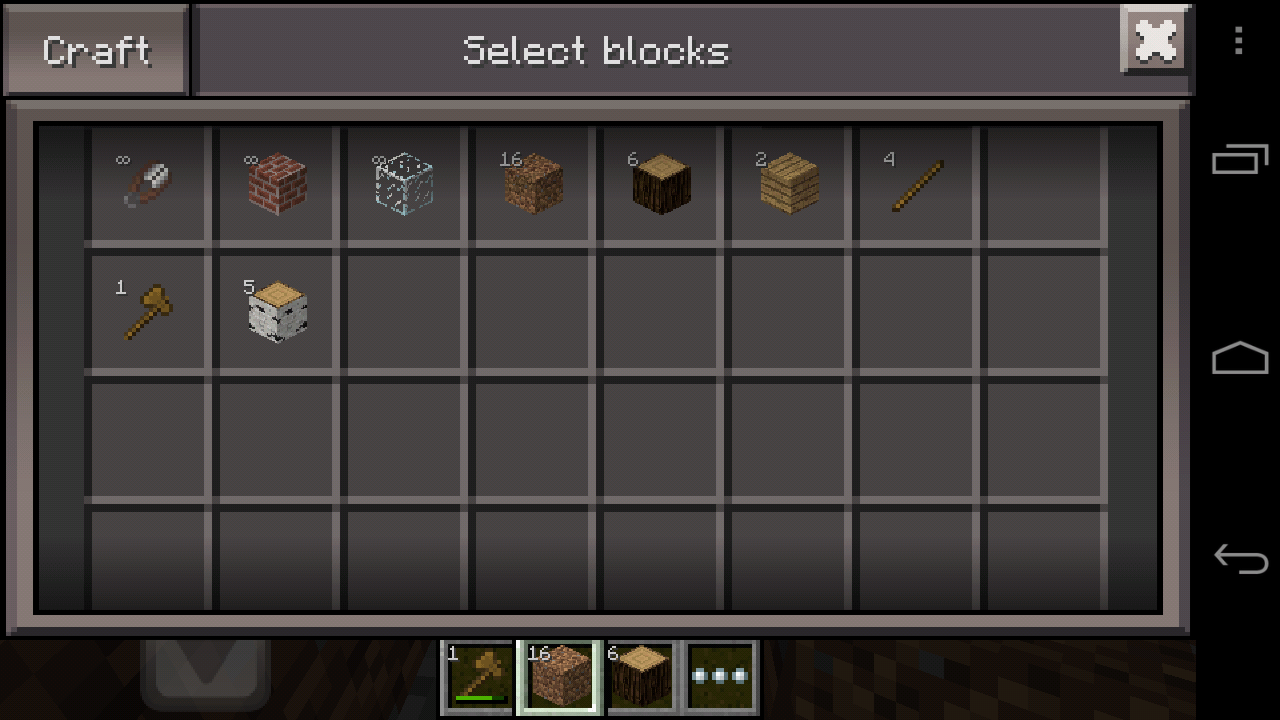Select the wooden axe in the inventory

[x=146, y=311]
